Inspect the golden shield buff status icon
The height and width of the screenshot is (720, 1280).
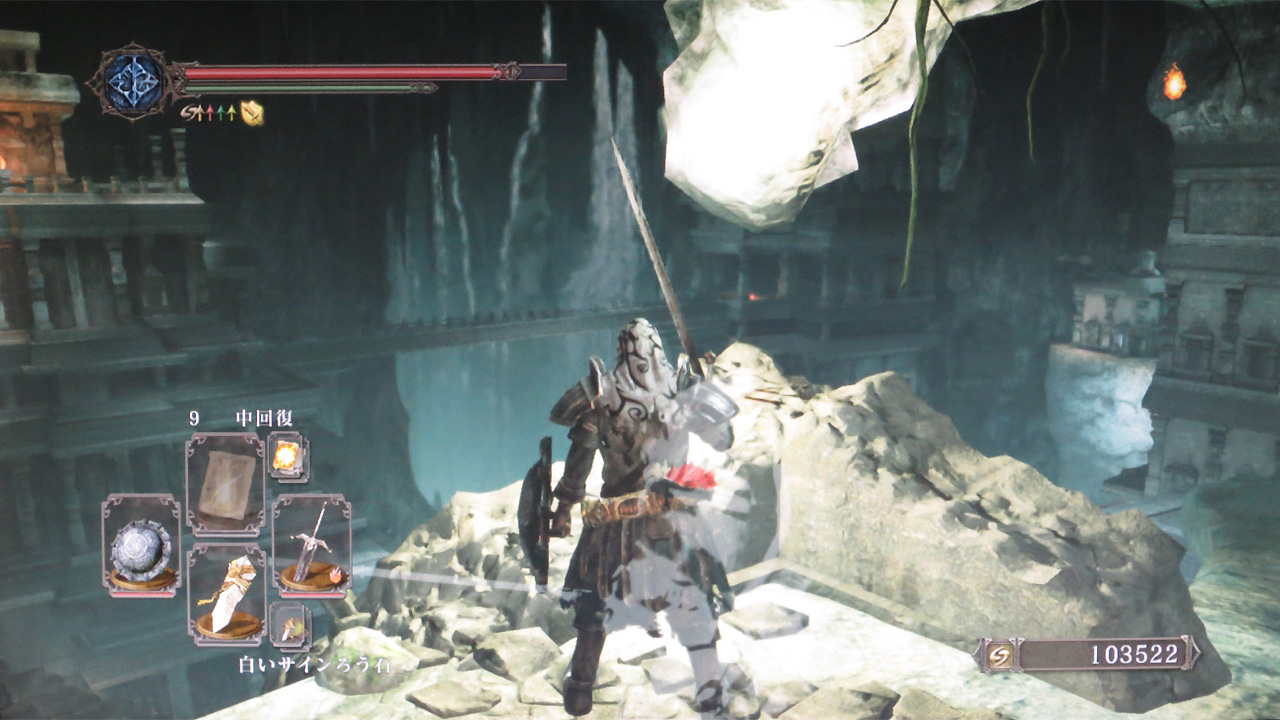coord(252,113)
